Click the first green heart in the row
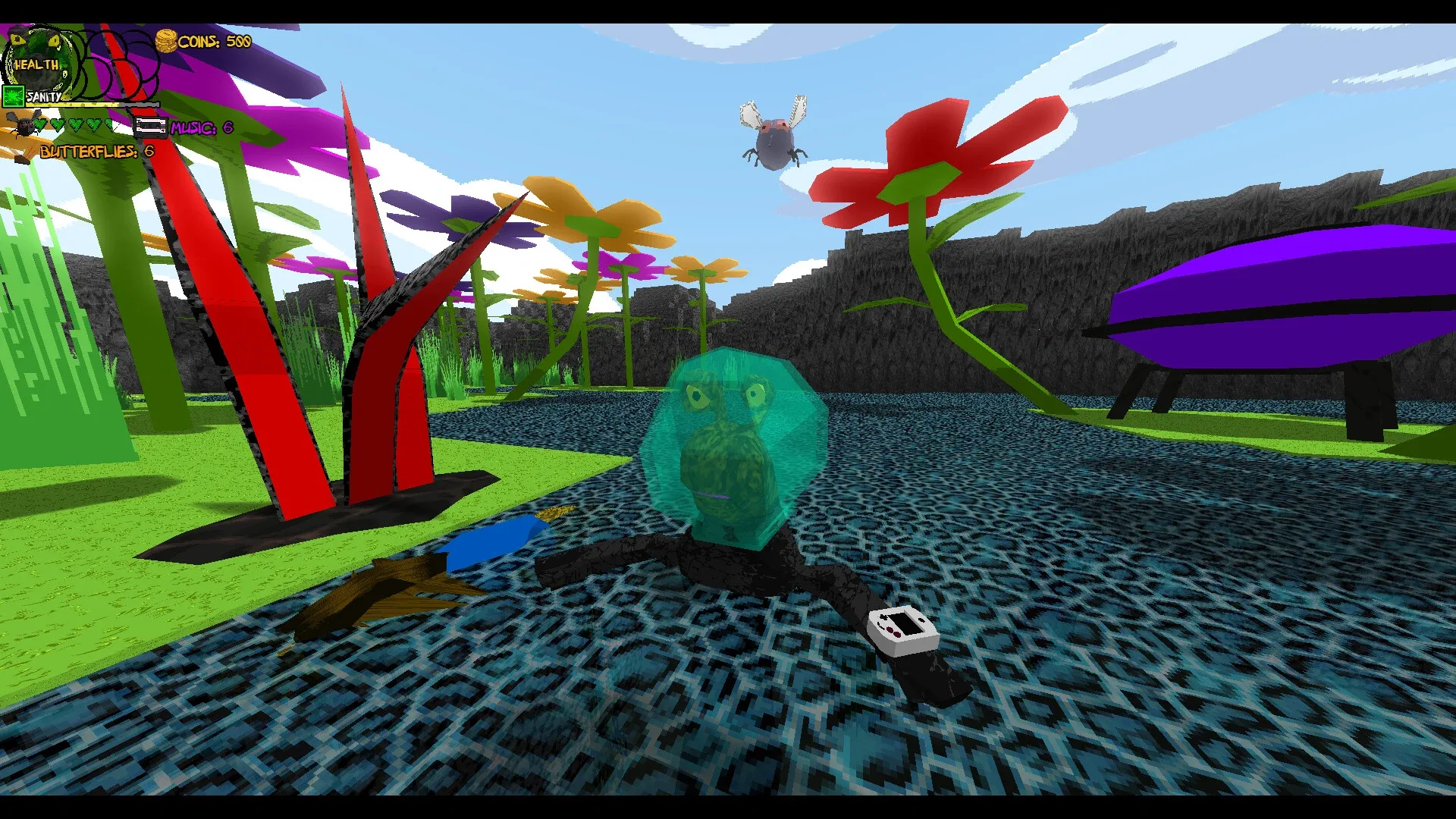 pyautogui.click(x=41, y=125)
